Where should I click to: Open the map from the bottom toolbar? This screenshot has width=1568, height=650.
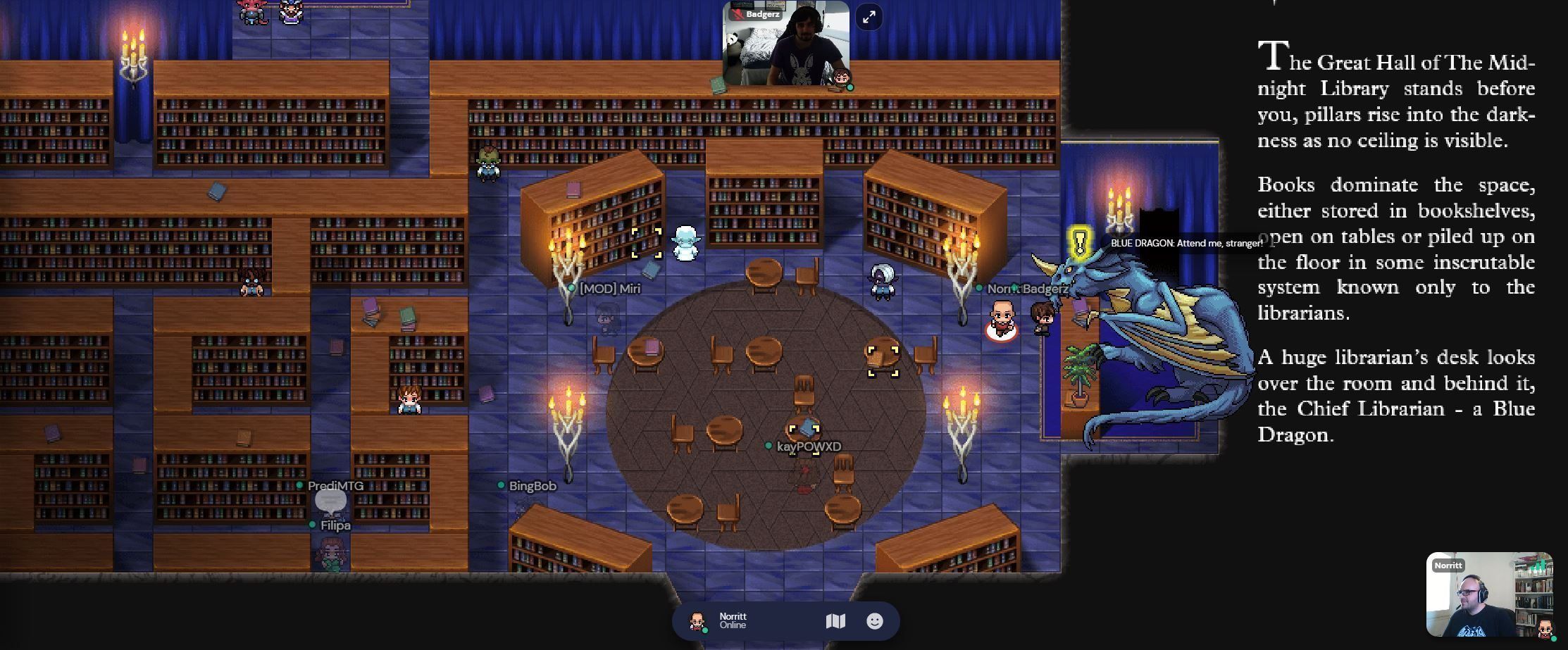[x=835, y=621]
